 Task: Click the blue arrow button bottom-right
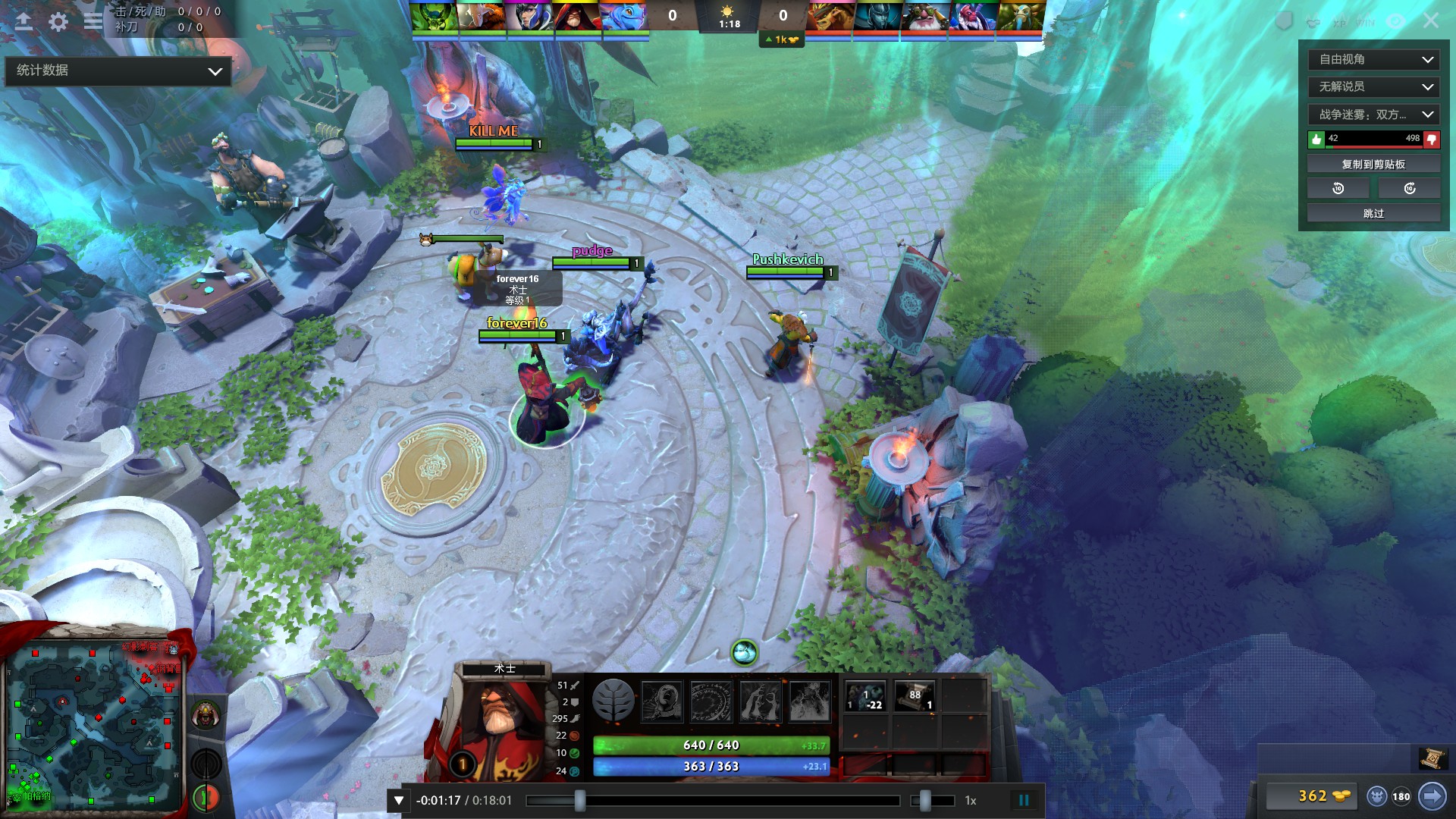coord(1432,797)
